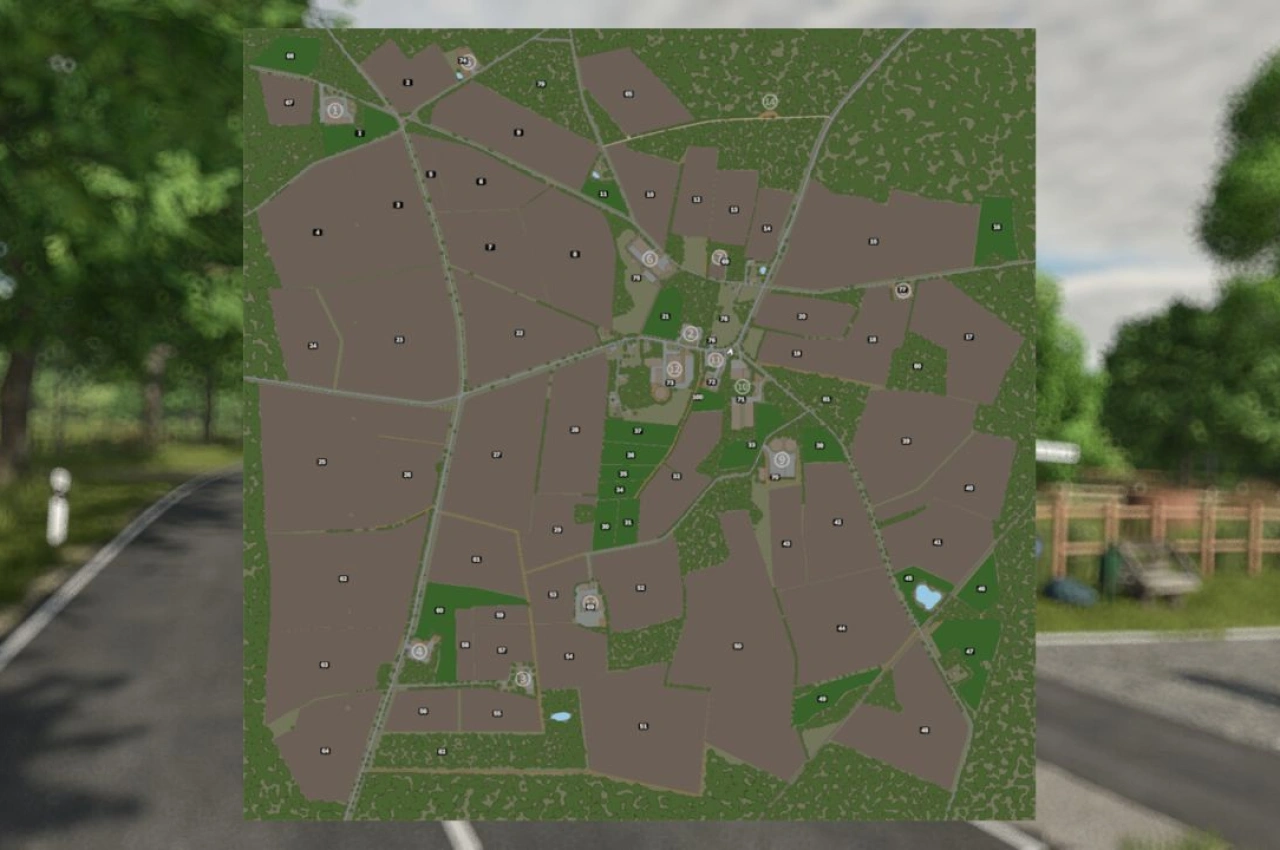Screen dimensions: 1280x850
Task: Select marker 11 beside the player arrow
Action: tap(716, 359)
